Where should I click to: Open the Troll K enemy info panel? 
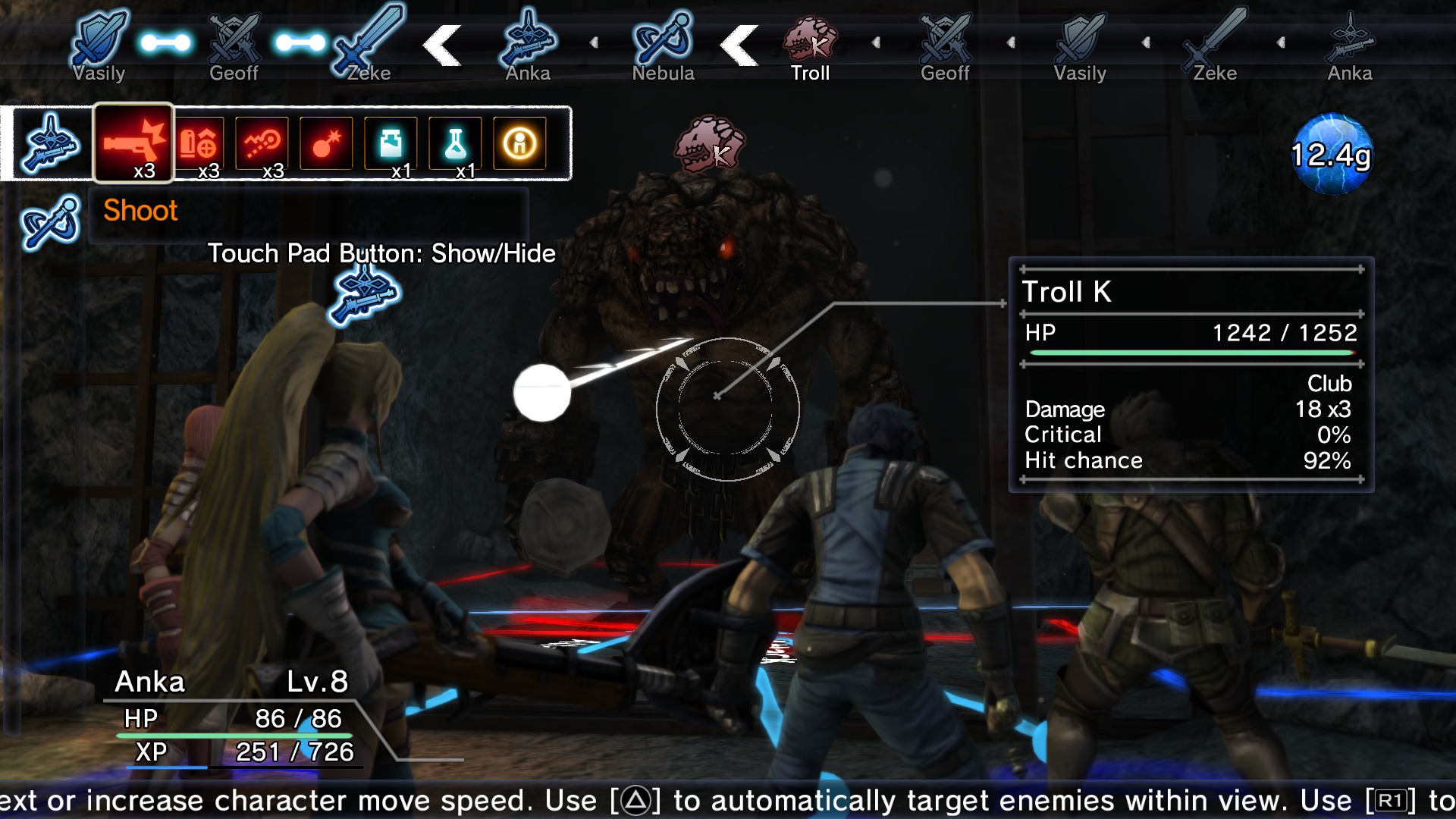click(1191, 372)
